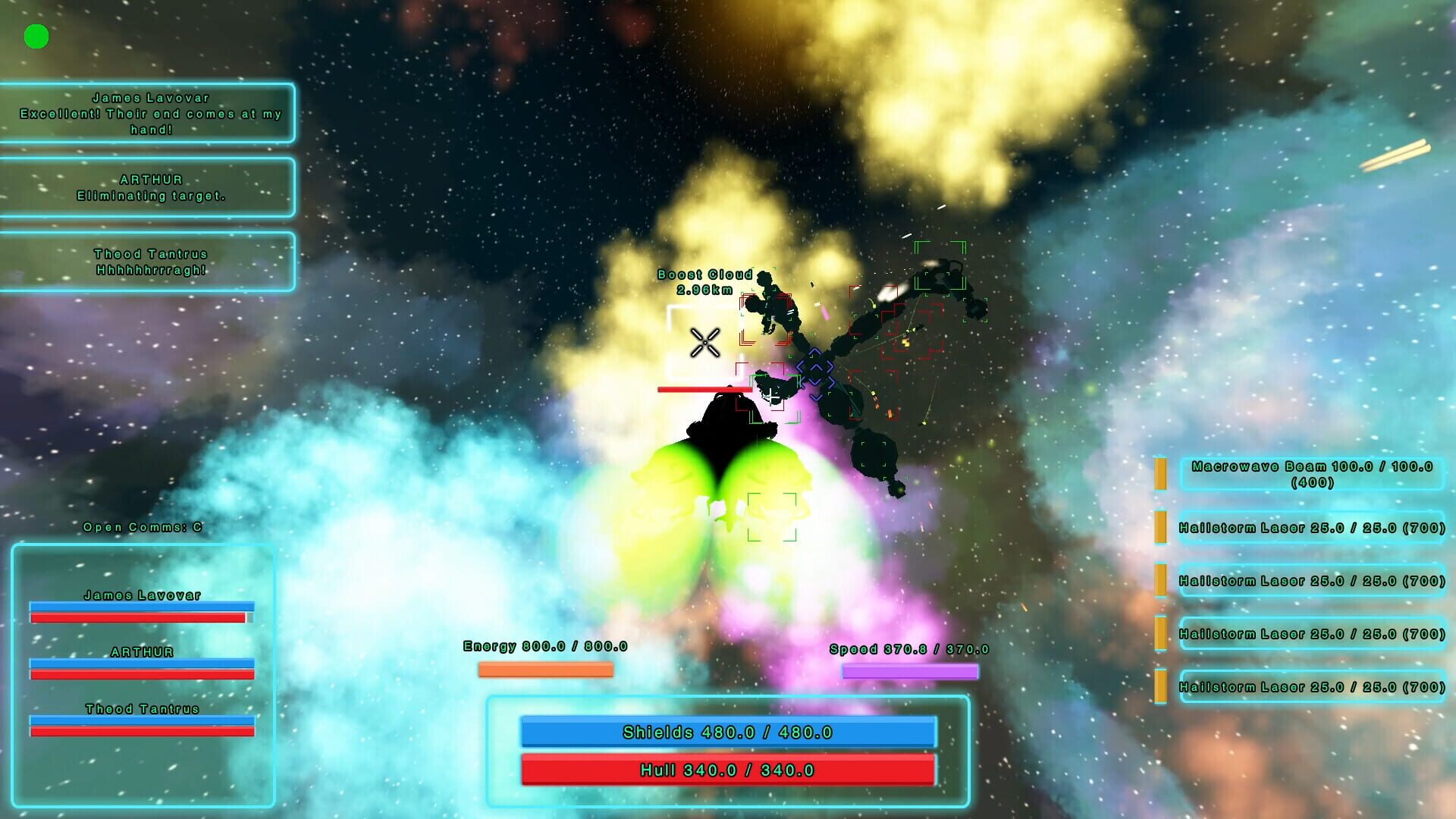Select the second Hailstorm Laser charge bar icon
The width and height of the screenshot is (1456, 819).
pyautogui.click(x=1160, y=580)
